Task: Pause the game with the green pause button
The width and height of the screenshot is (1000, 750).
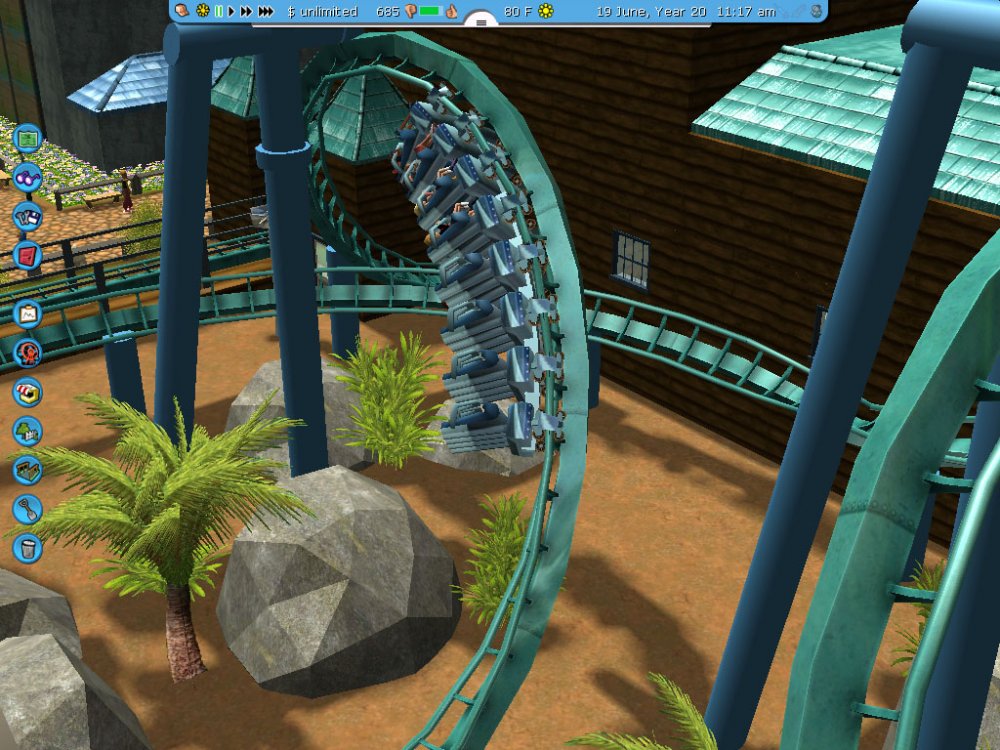Action: tap(218, 11)
